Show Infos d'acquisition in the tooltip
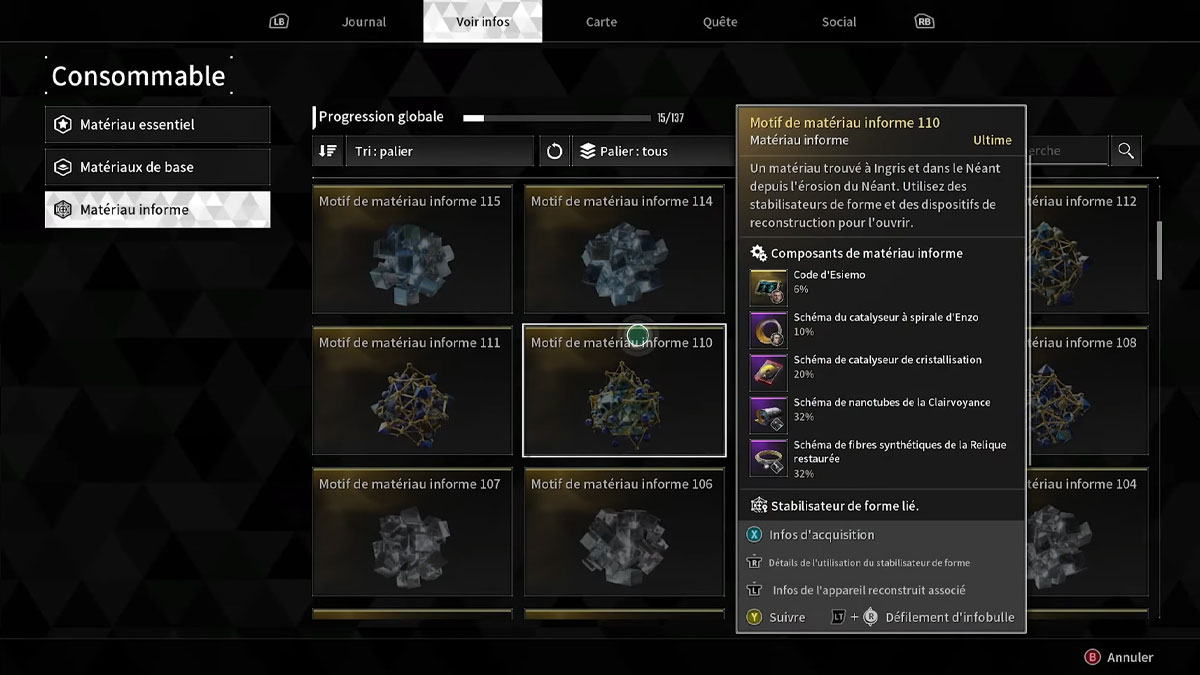Image resolution: width=1200 pixels, height=675 pixels. 821,535
